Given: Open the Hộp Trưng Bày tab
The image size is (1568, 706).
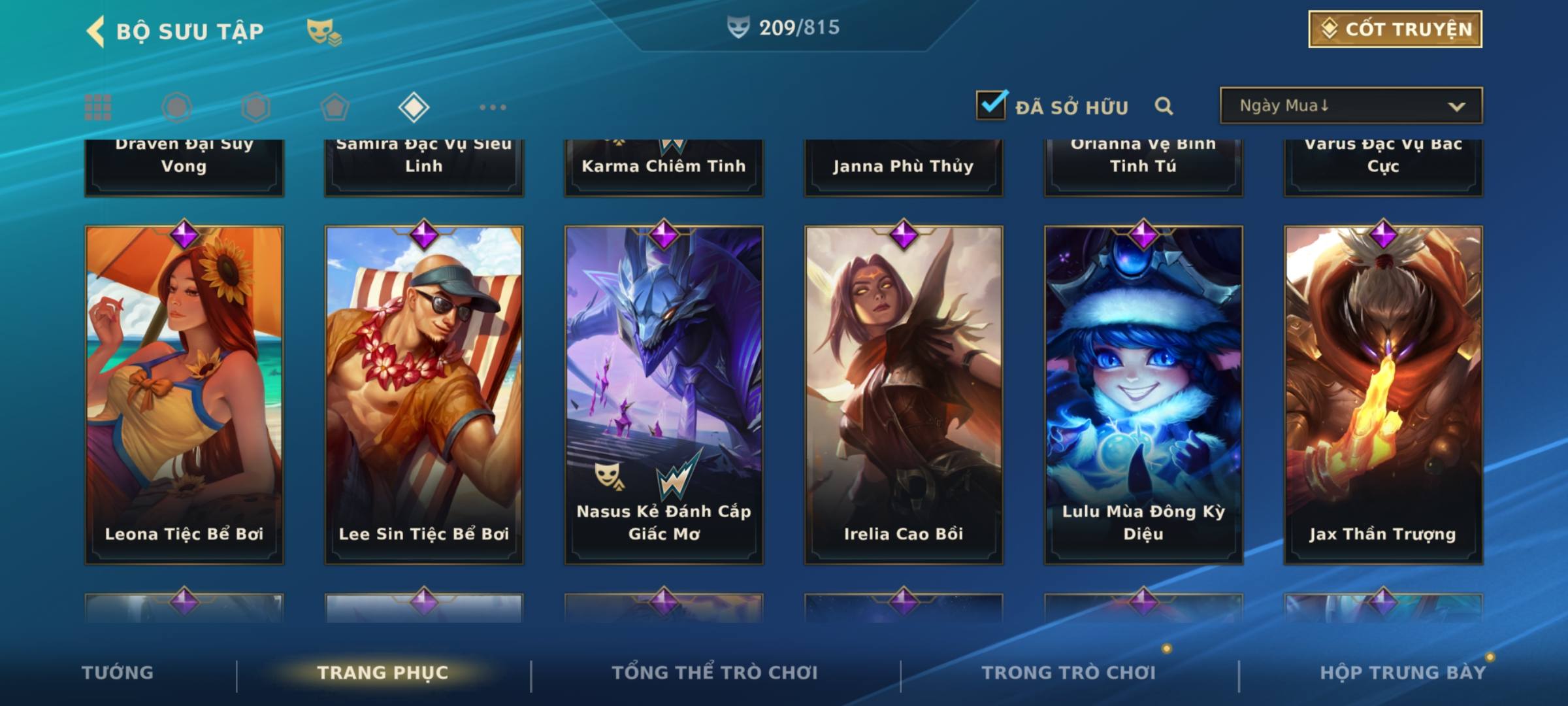Looking at the screenshot, I should (x=1403, y=673).
